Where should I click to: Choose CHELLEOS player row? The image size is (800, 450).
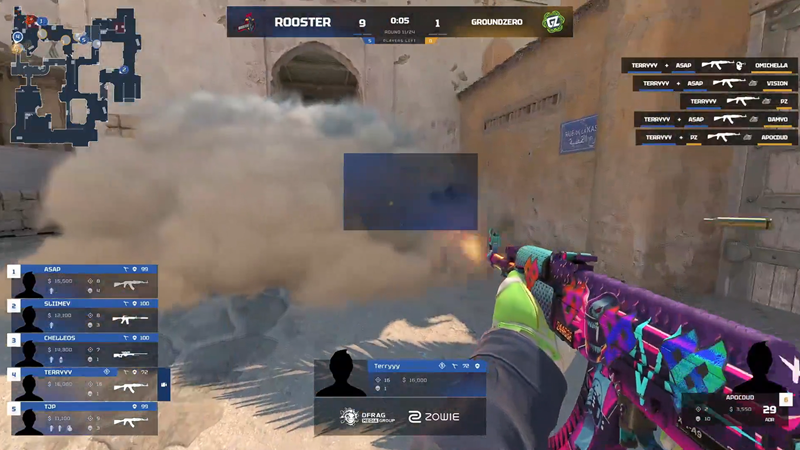click(83, 351)
